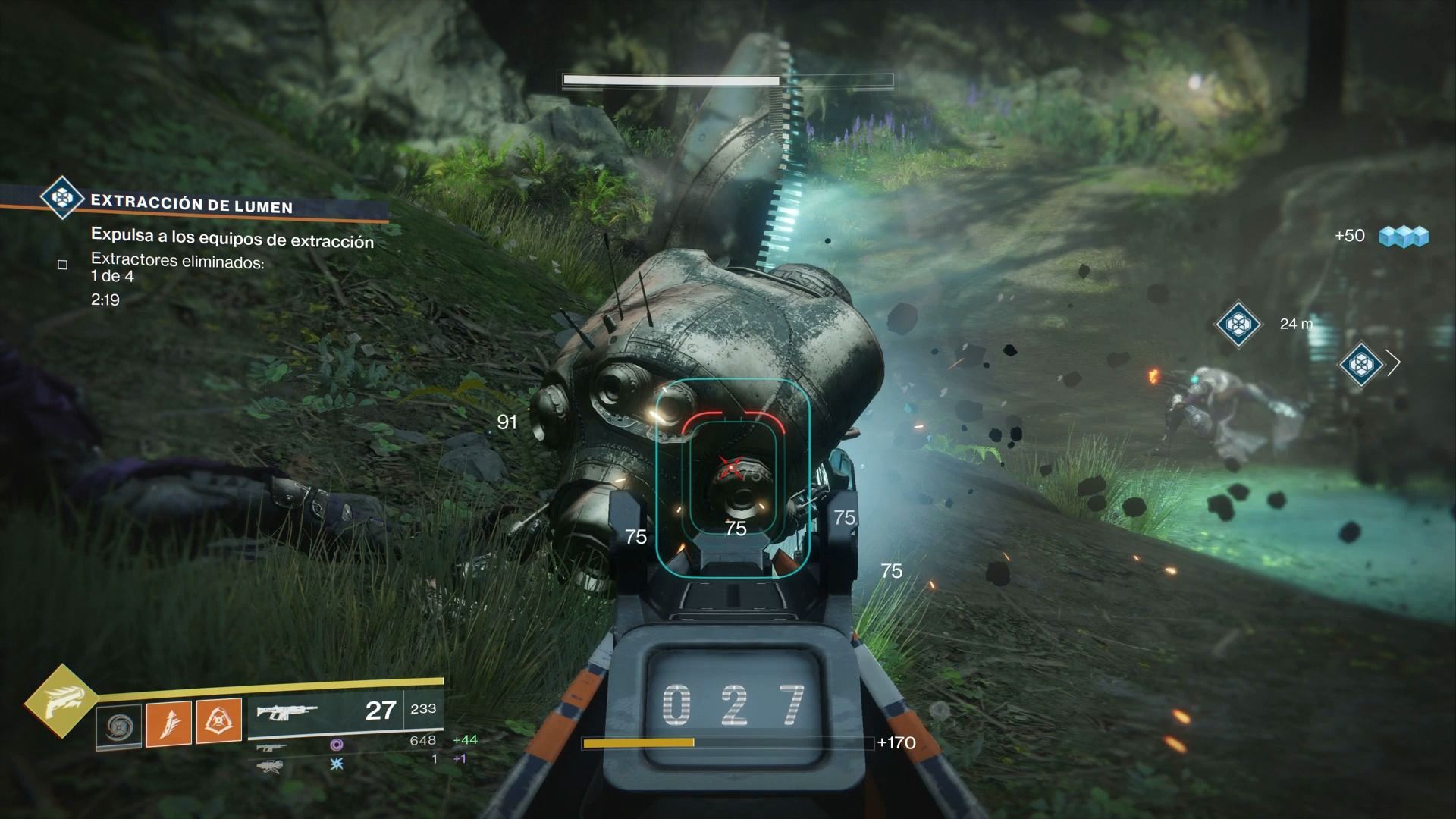
Task: Switch to the second rifle in reserve
Action: click(271, 747)
